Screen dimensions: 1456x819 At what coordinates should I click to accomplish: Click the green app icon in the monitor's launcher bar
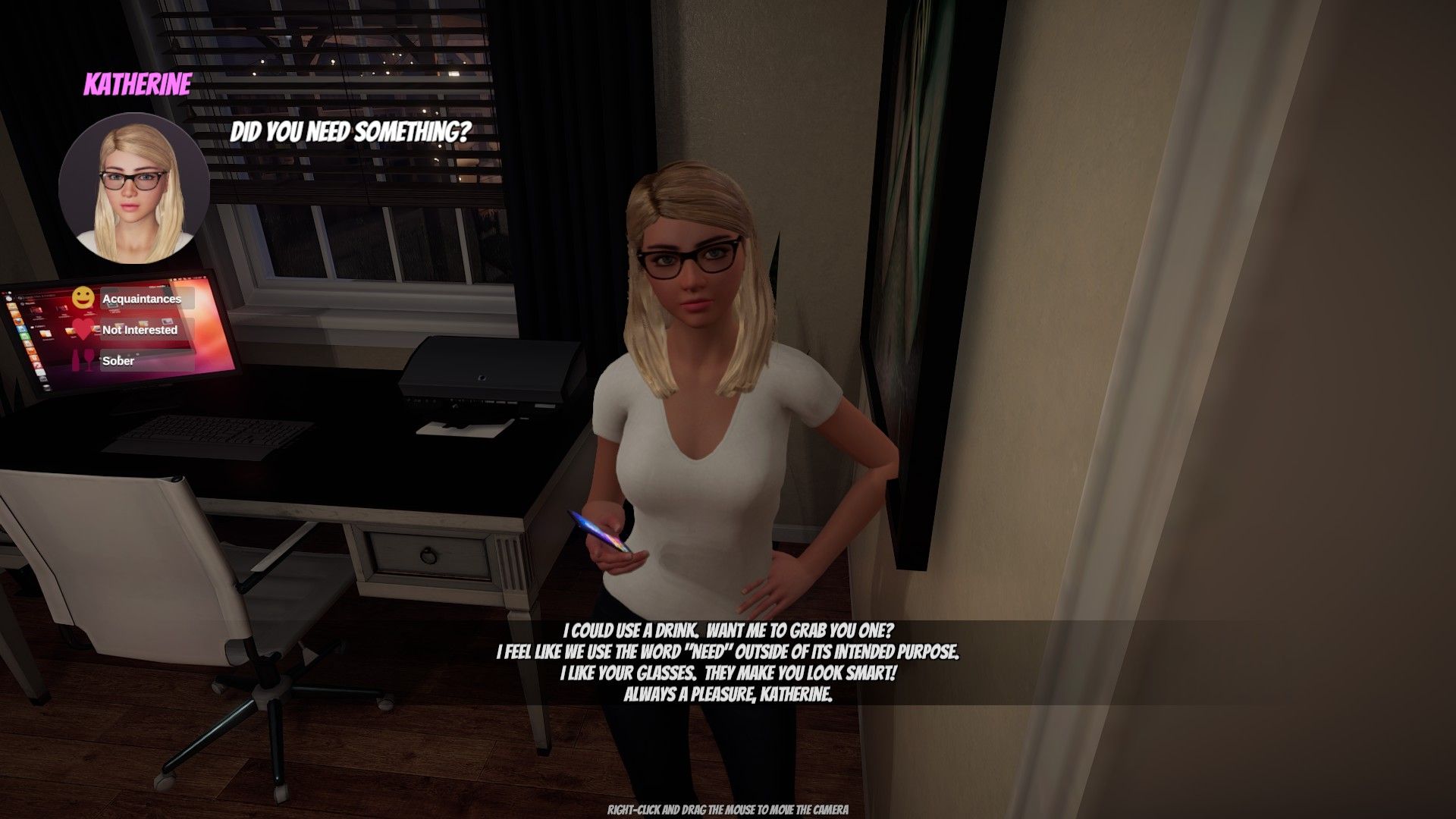click(x=25, y=337)
